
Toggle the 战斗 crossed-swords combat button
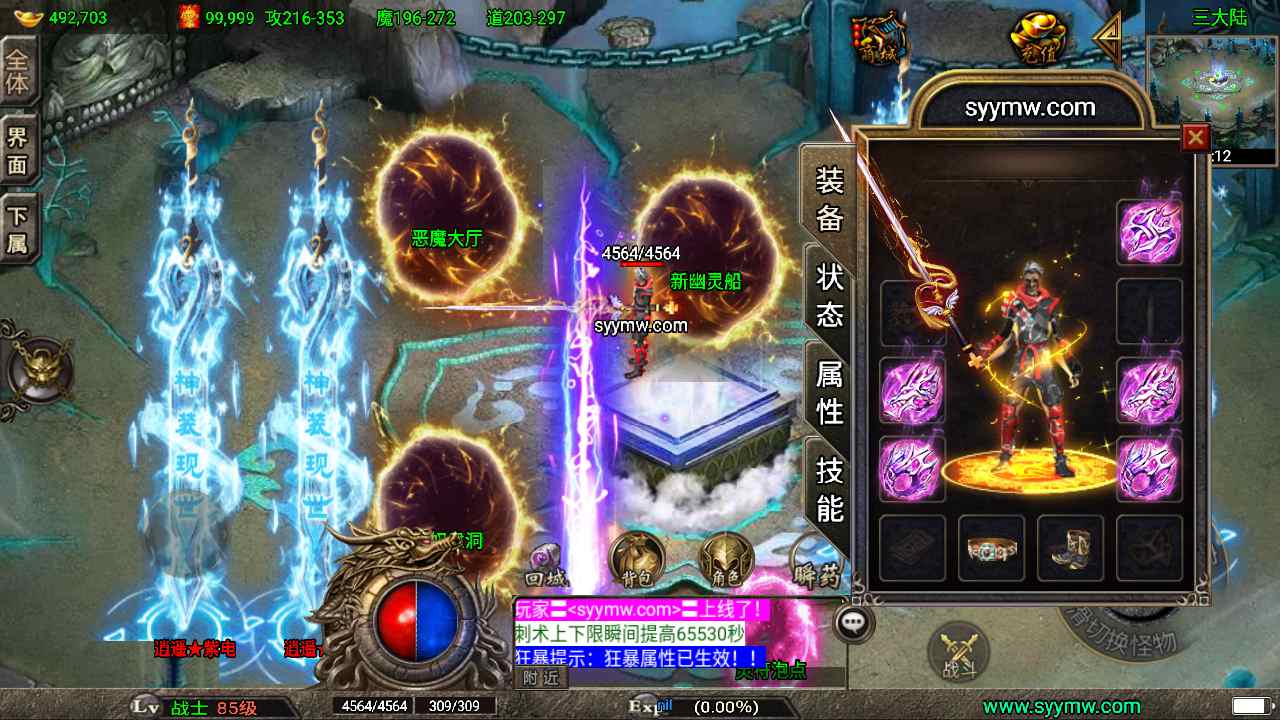tap(959, 652)
